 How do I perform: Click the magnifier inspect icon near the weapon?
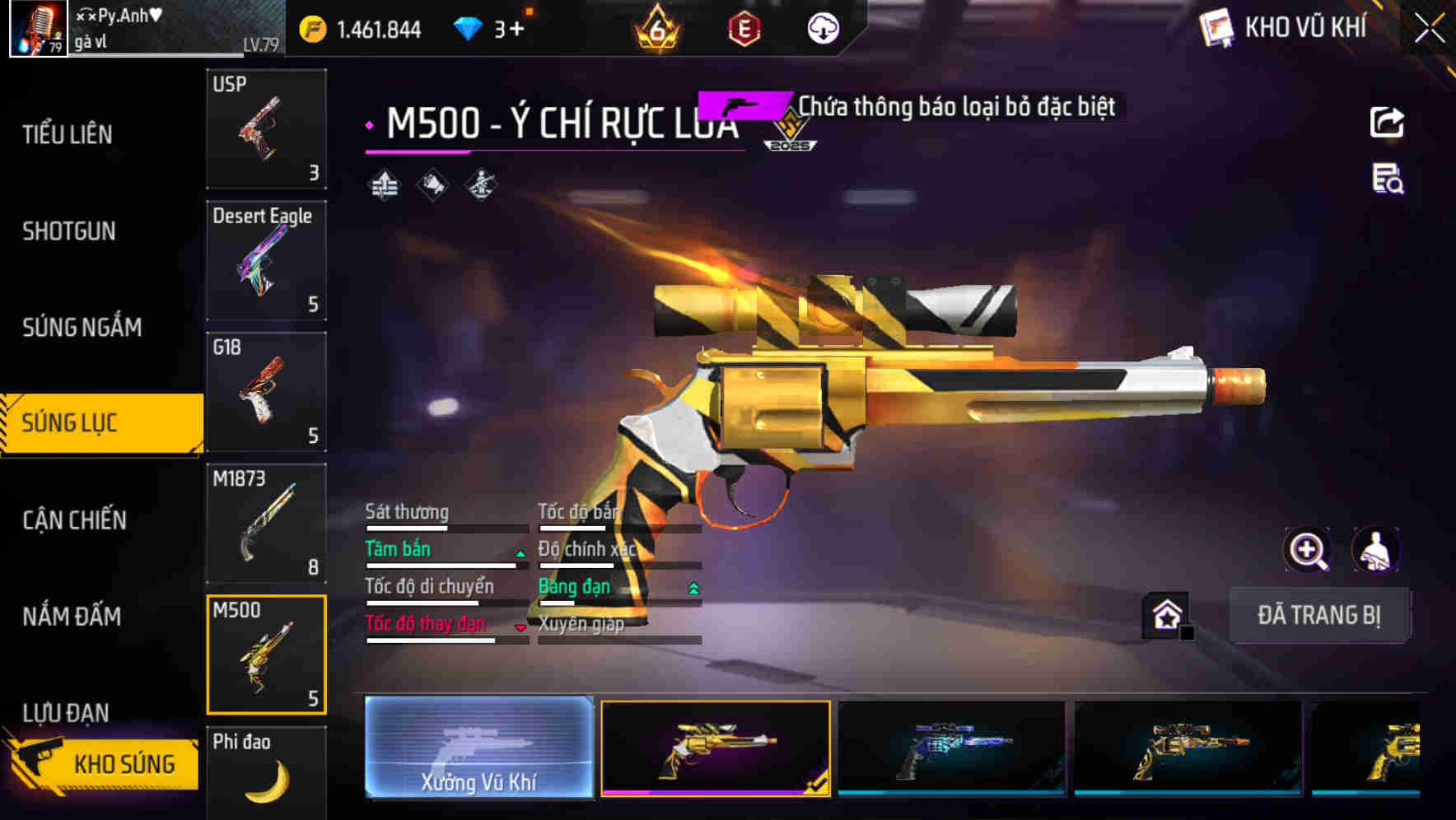1306,550
